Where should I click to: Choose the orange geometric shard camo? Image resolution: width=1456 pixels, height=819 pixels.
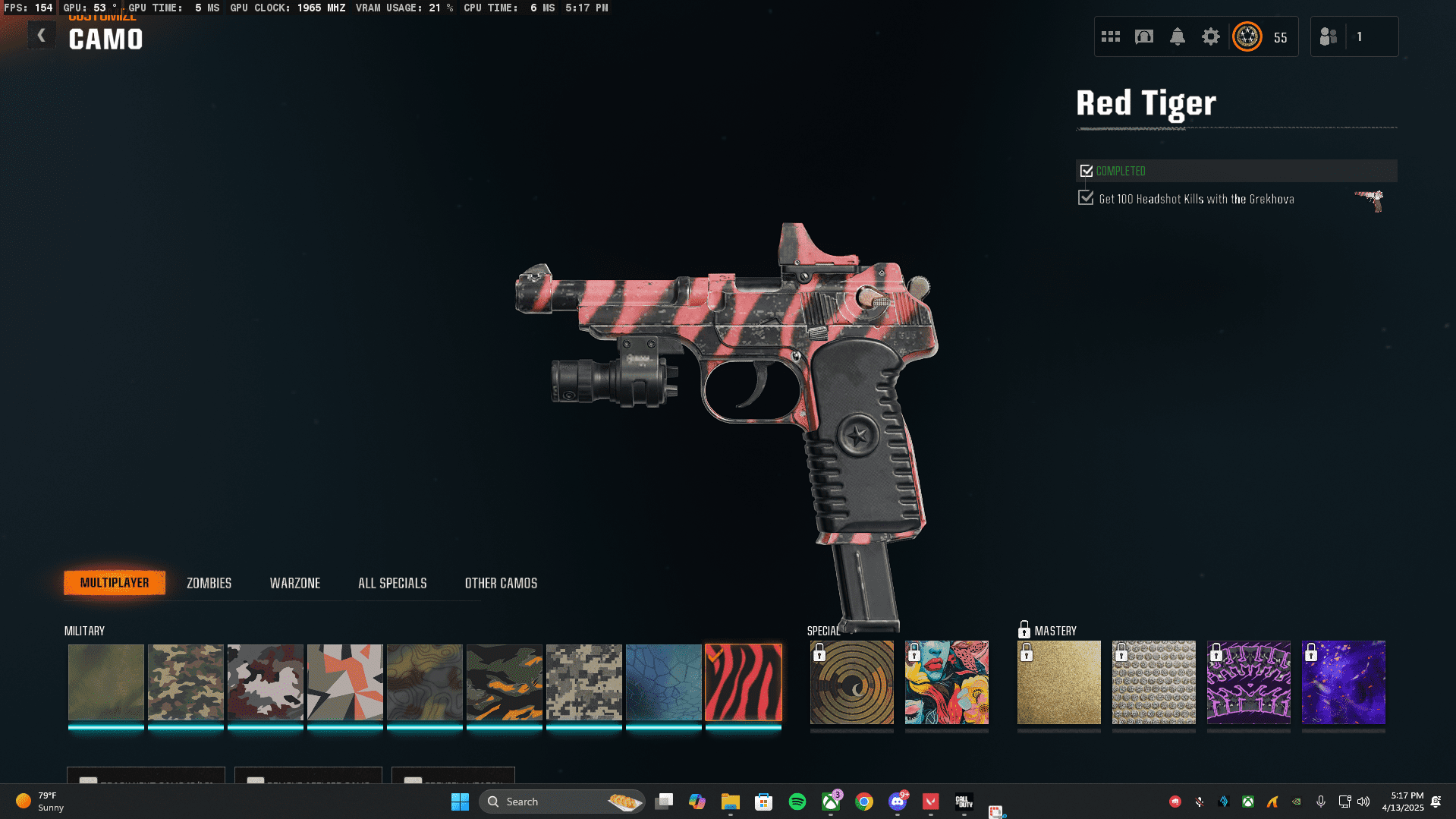pyautogui.click(x=344, y=682)
